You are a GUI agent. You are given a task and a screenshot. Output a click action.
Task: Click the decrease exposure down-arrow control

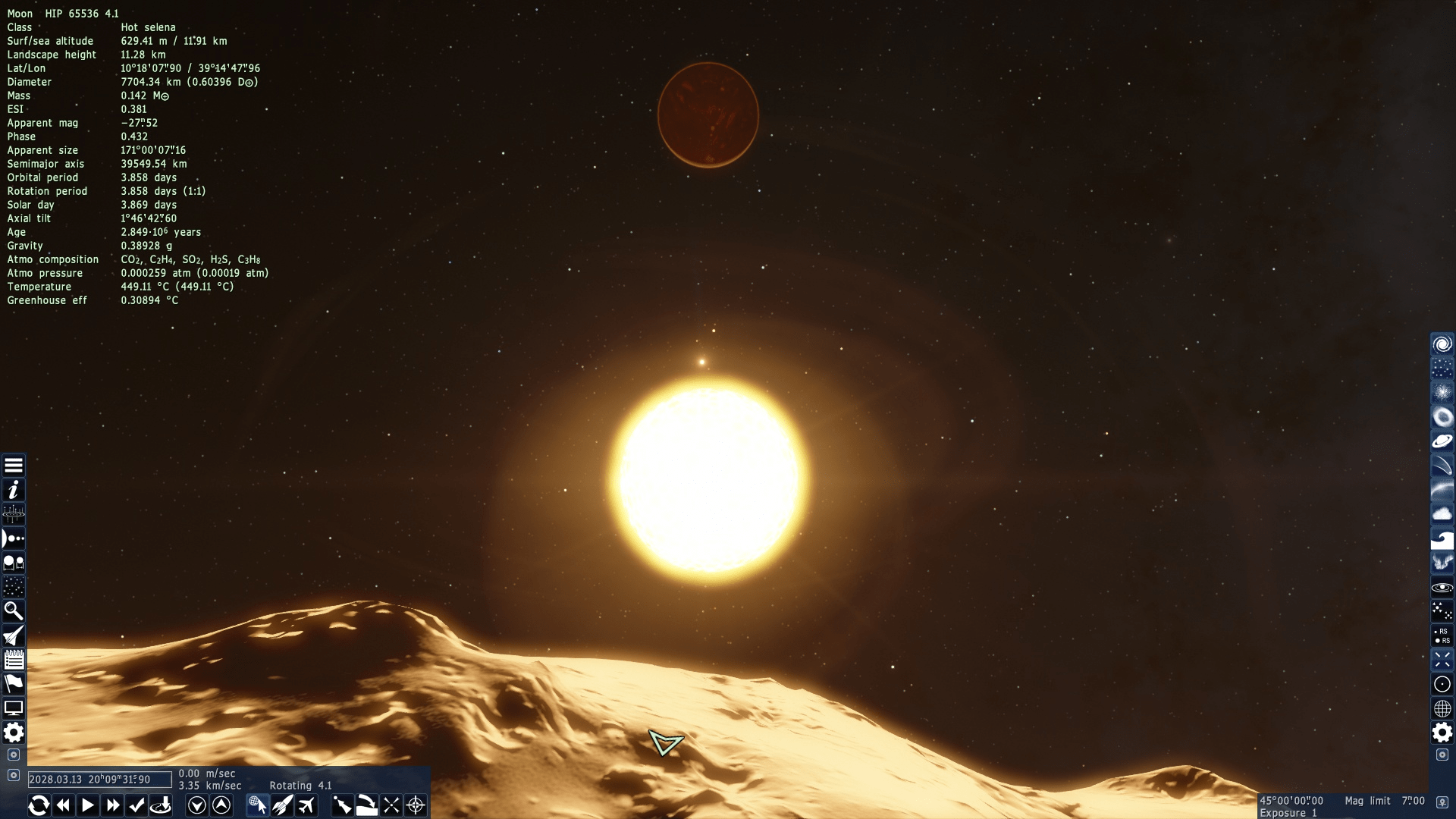pyautogui.click(x=198, y=805)
